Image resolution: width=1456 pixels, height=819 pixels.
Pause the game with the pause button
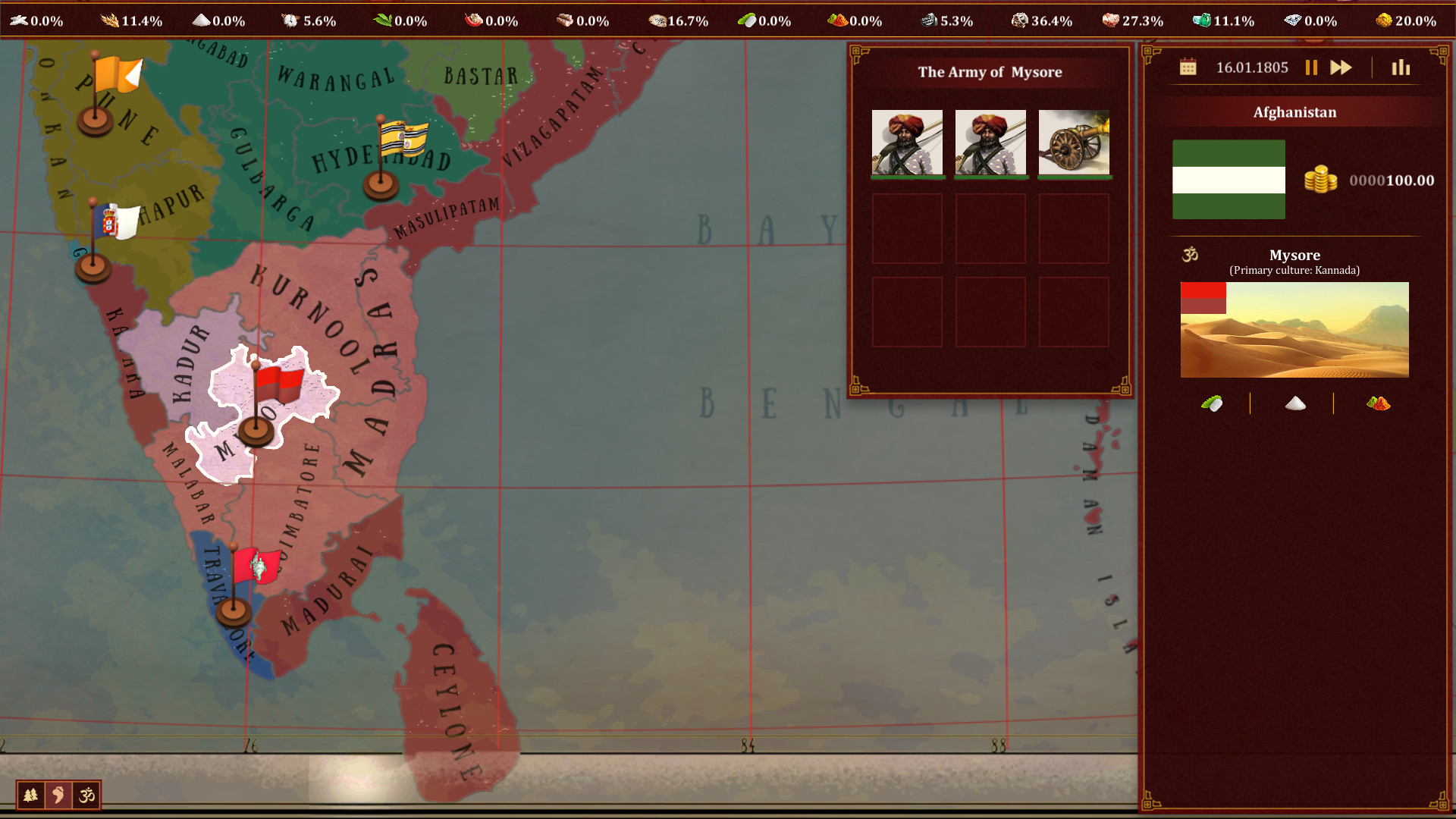pos(1311,67)
